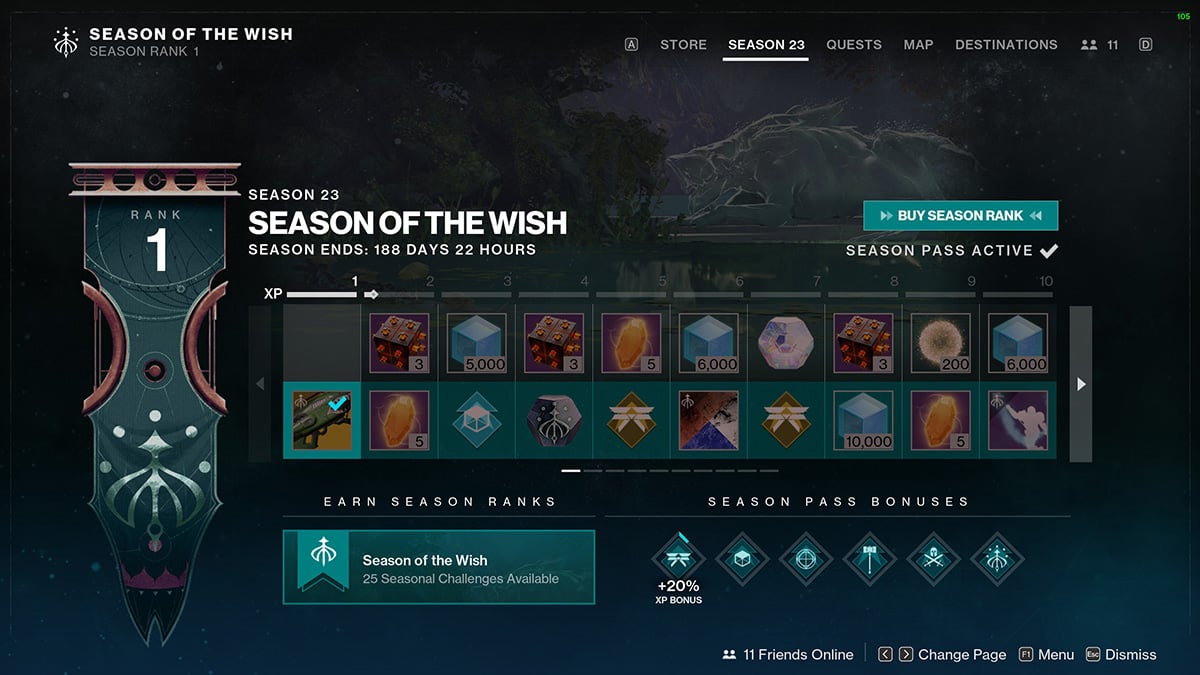Open the friends roster icon

coord(1099,45)
